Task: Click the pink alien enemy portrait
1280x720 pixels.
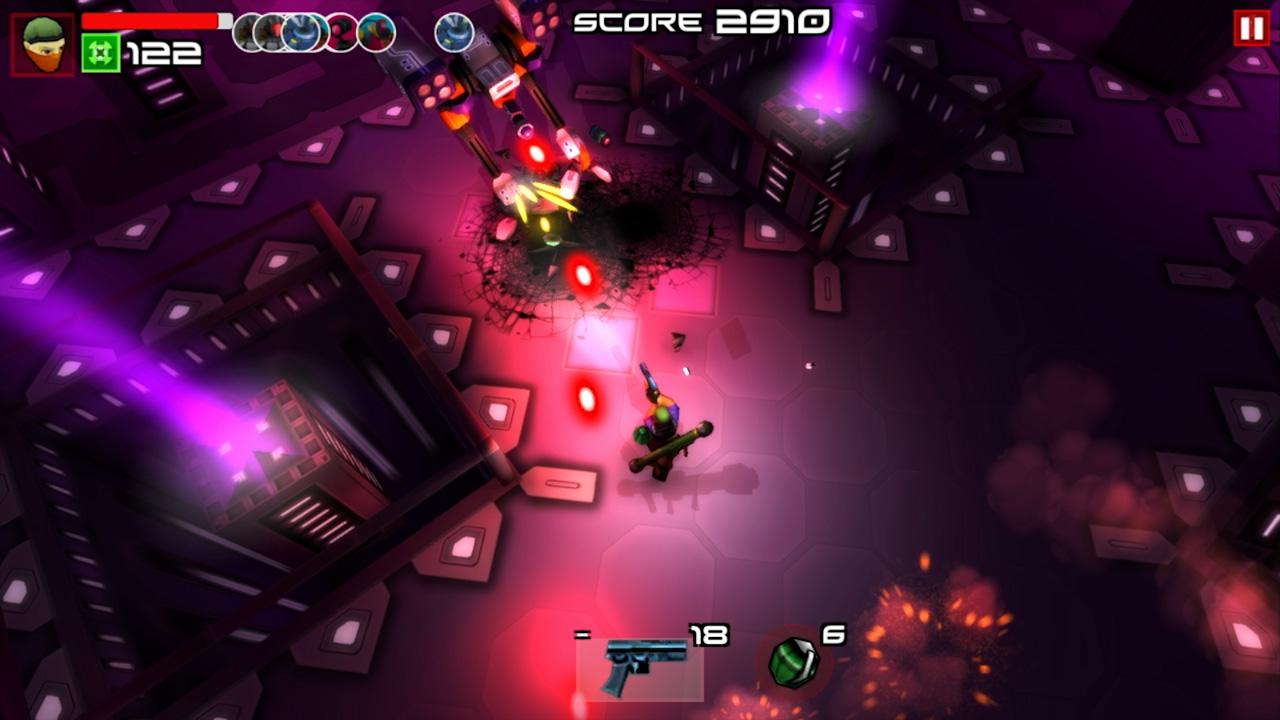Action: coord(340,33)
